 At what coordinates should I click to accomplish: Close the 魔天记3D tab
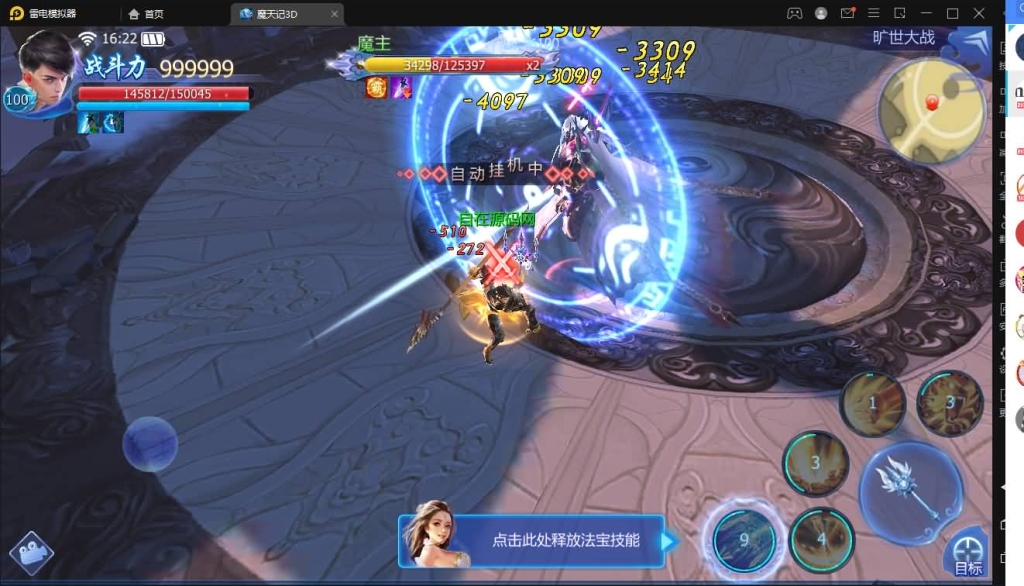(332, 14)
